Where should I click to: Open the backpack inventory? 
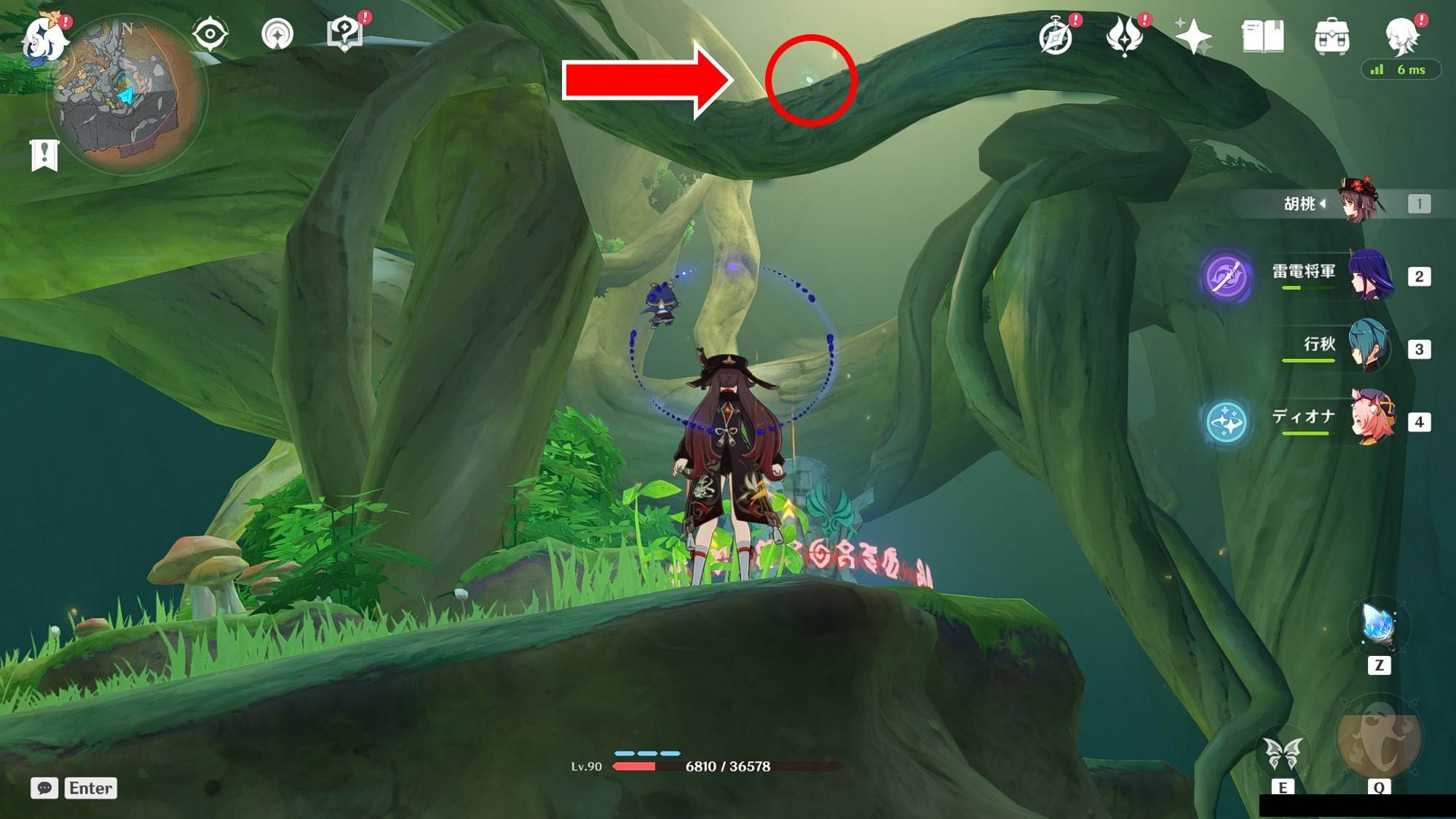(1332, 36)
